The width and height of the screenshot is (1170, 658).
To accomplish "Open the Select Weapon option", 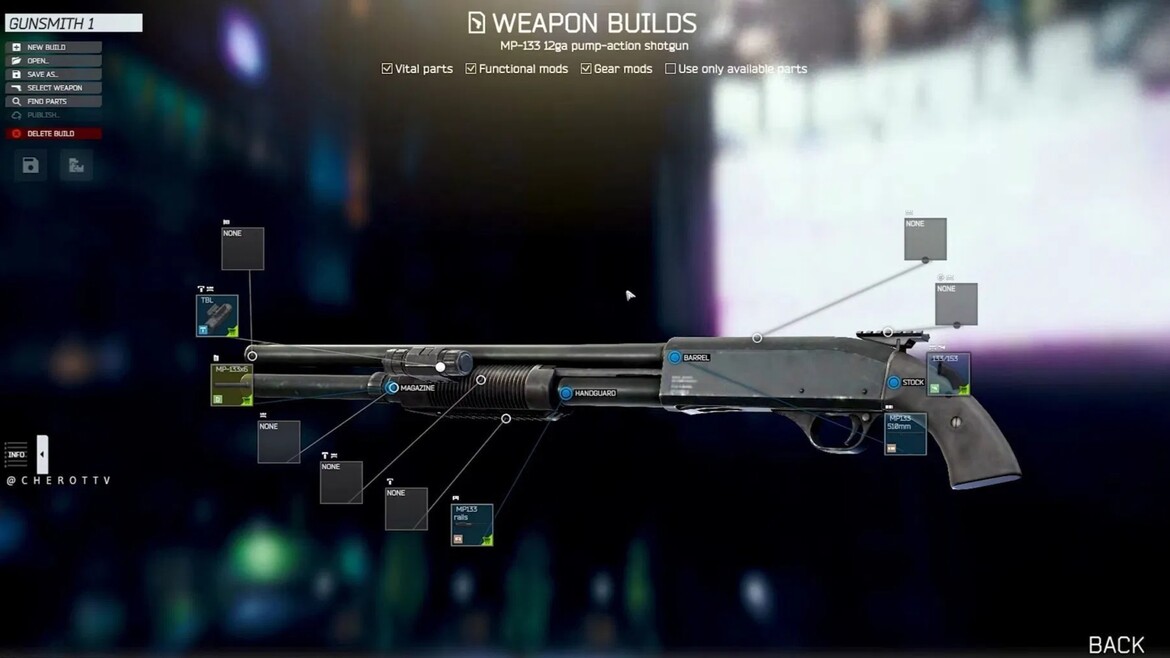I will (x=53, y=88).
